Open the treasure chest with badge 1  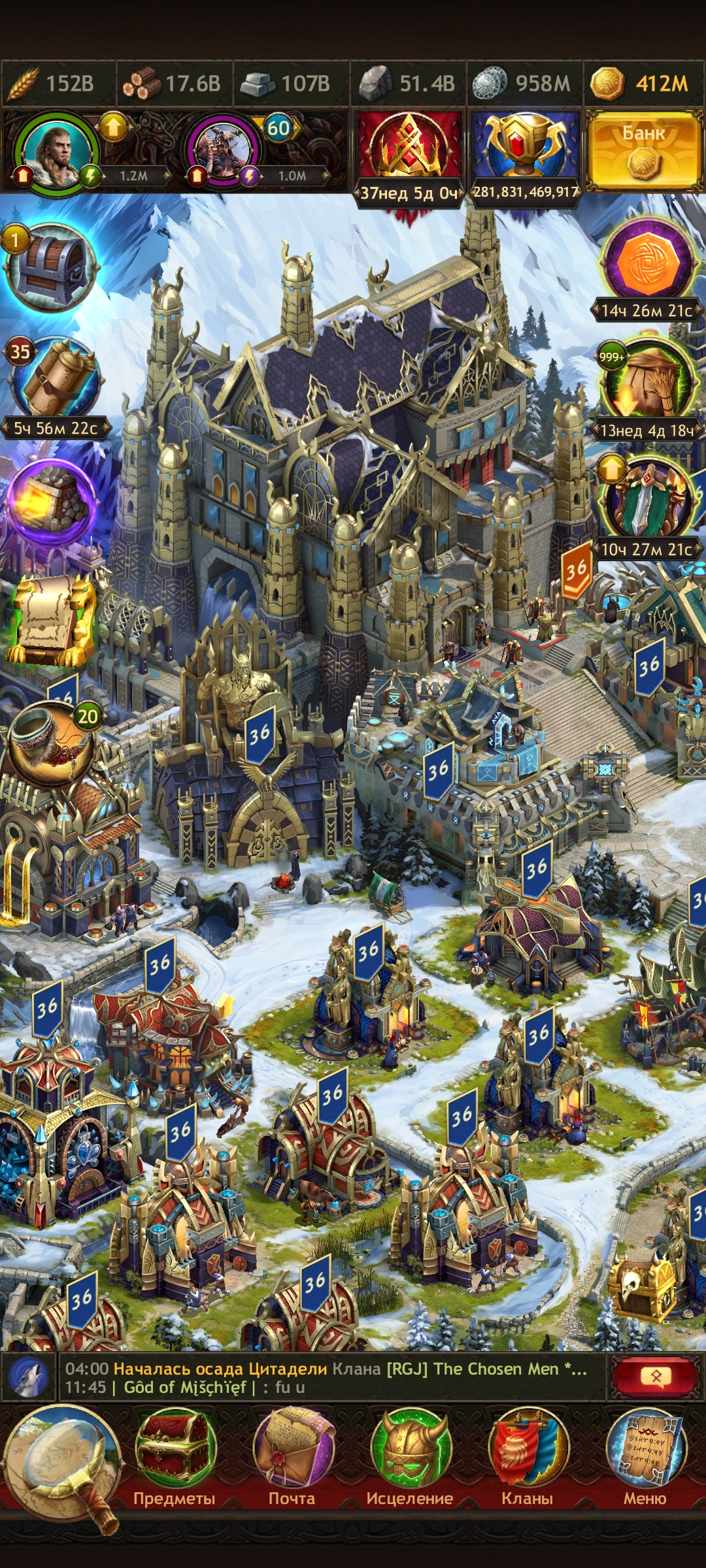pyautogui.click(x=51, y=268)
